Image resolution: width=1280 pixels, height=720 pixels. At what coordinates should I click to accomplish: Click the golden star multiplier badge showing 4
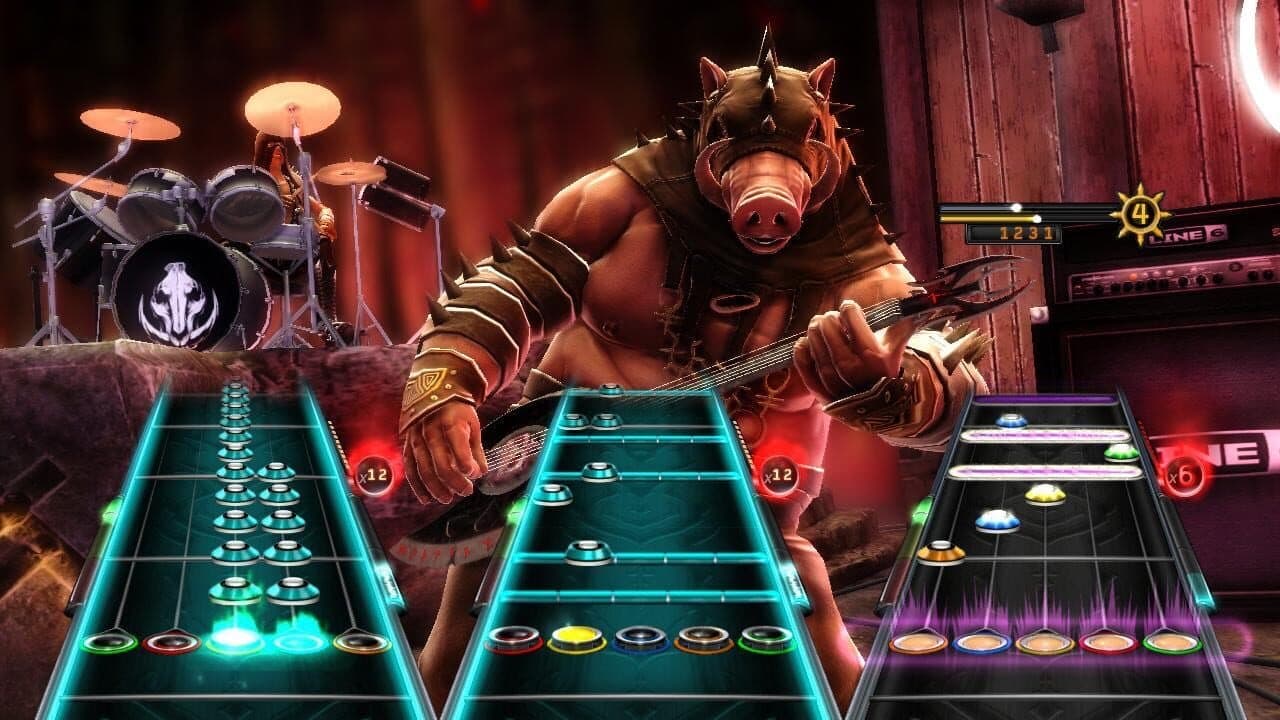tap(1140, 213)
